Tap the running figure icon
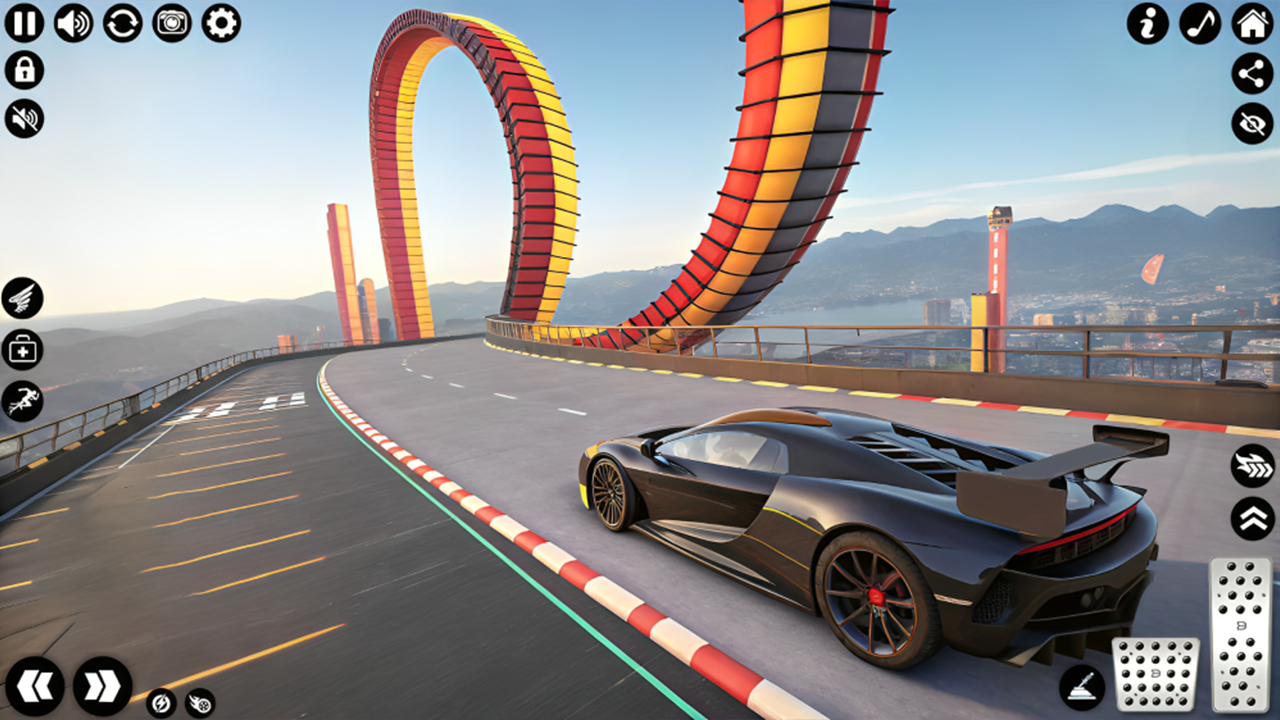Image resolution: width=1280 pixels, height=720 pixels. (x=22, y=401)
